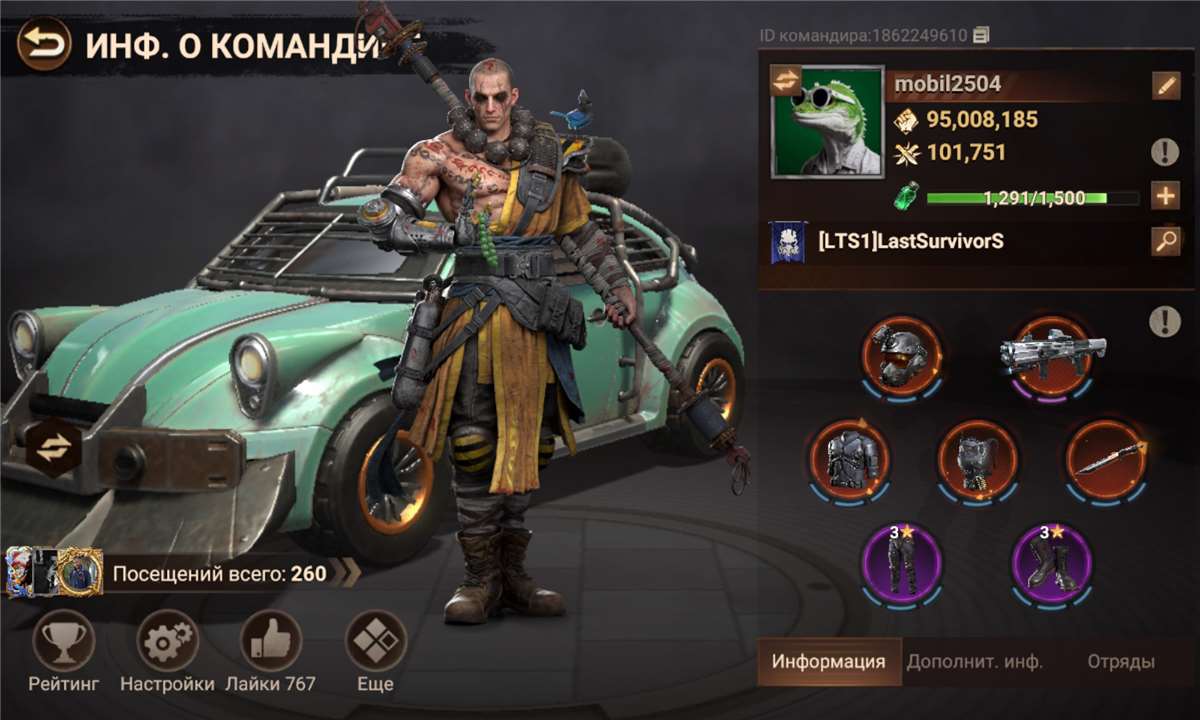Add stamina with the plus button

1165,196
